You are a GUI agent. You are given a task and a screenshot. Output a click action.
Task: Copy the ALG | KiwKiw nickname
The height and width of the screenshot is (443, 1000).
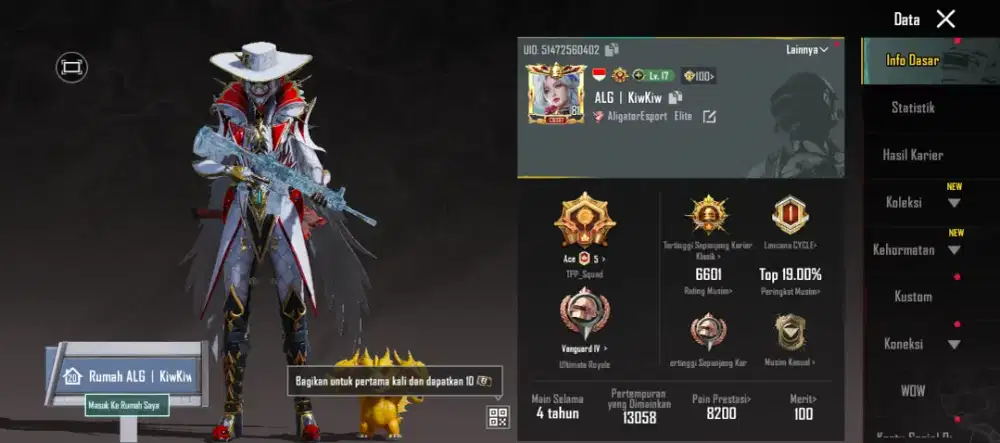tap(676, 97)
